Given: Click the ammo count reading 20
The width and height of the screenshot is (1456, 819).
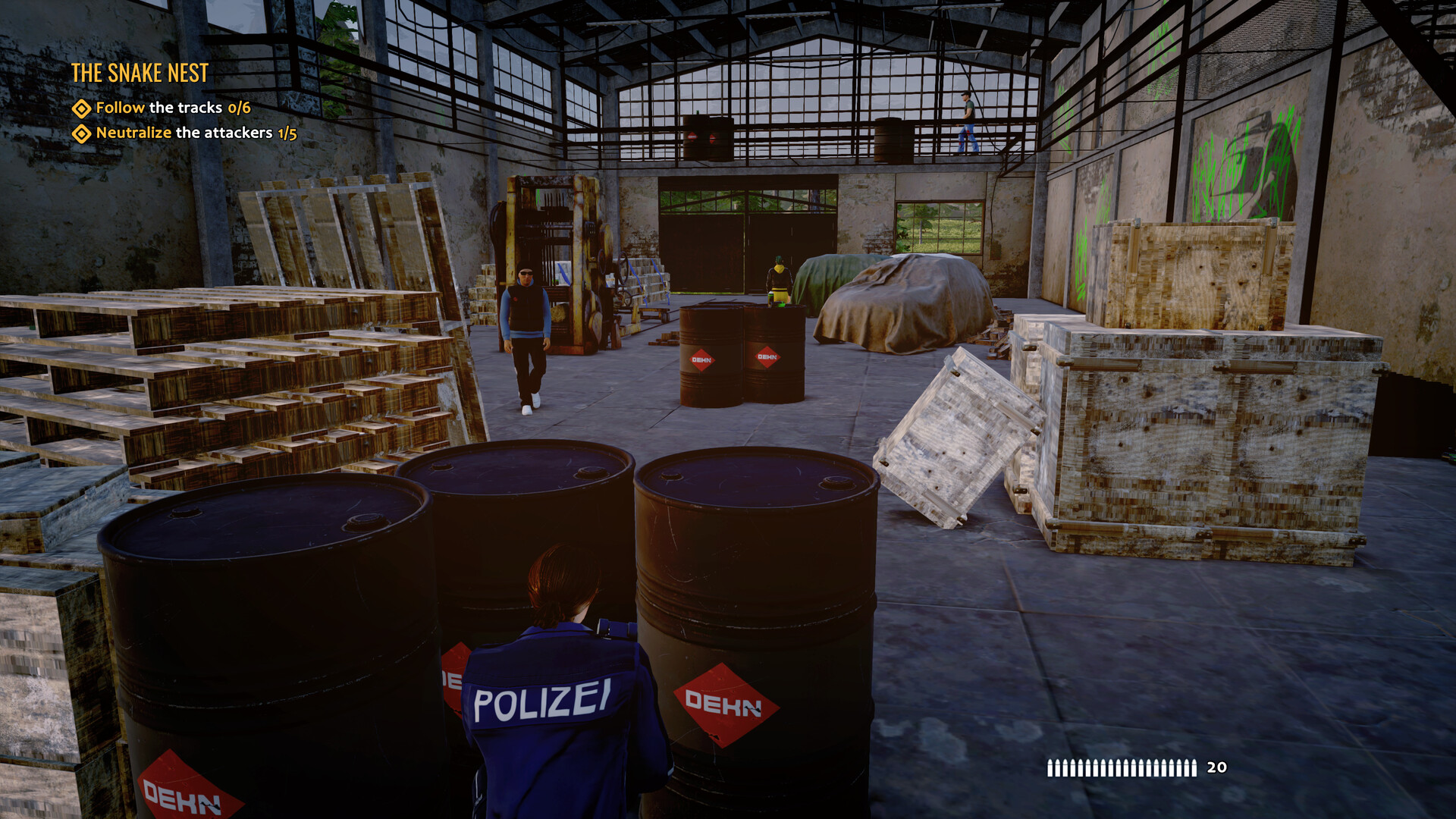Looking at the screenshot, I should tap(1217, 768).
